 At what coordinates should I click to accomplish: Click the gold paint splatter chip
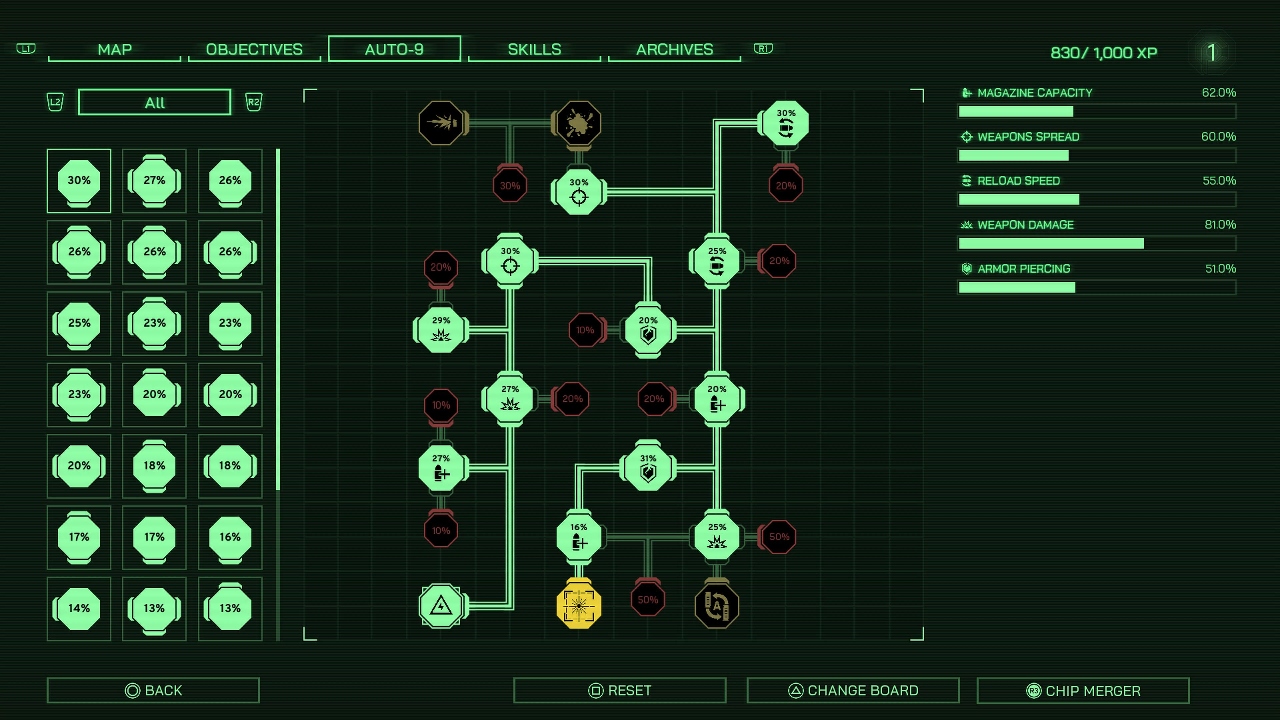(x=577, y=124)
